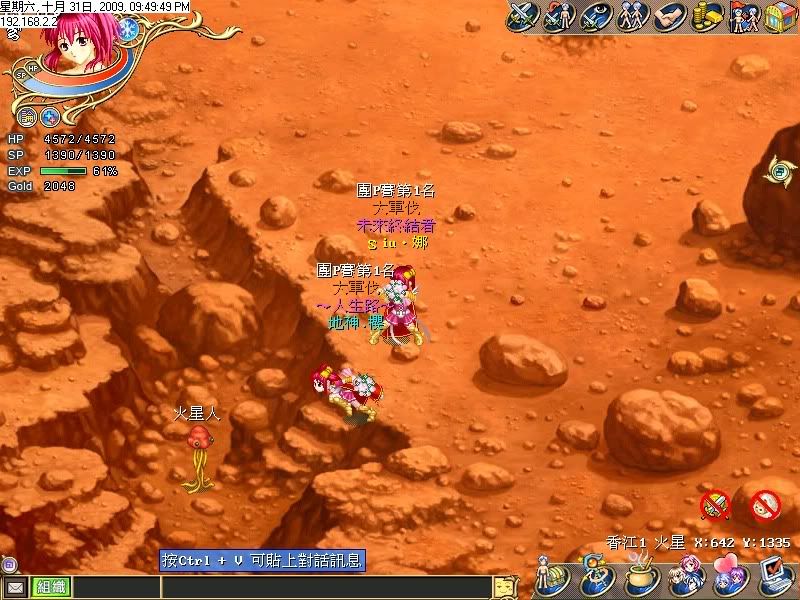The image size is (800, 600).
Task: Click the crossed swords battle icon
Action: 523,17
